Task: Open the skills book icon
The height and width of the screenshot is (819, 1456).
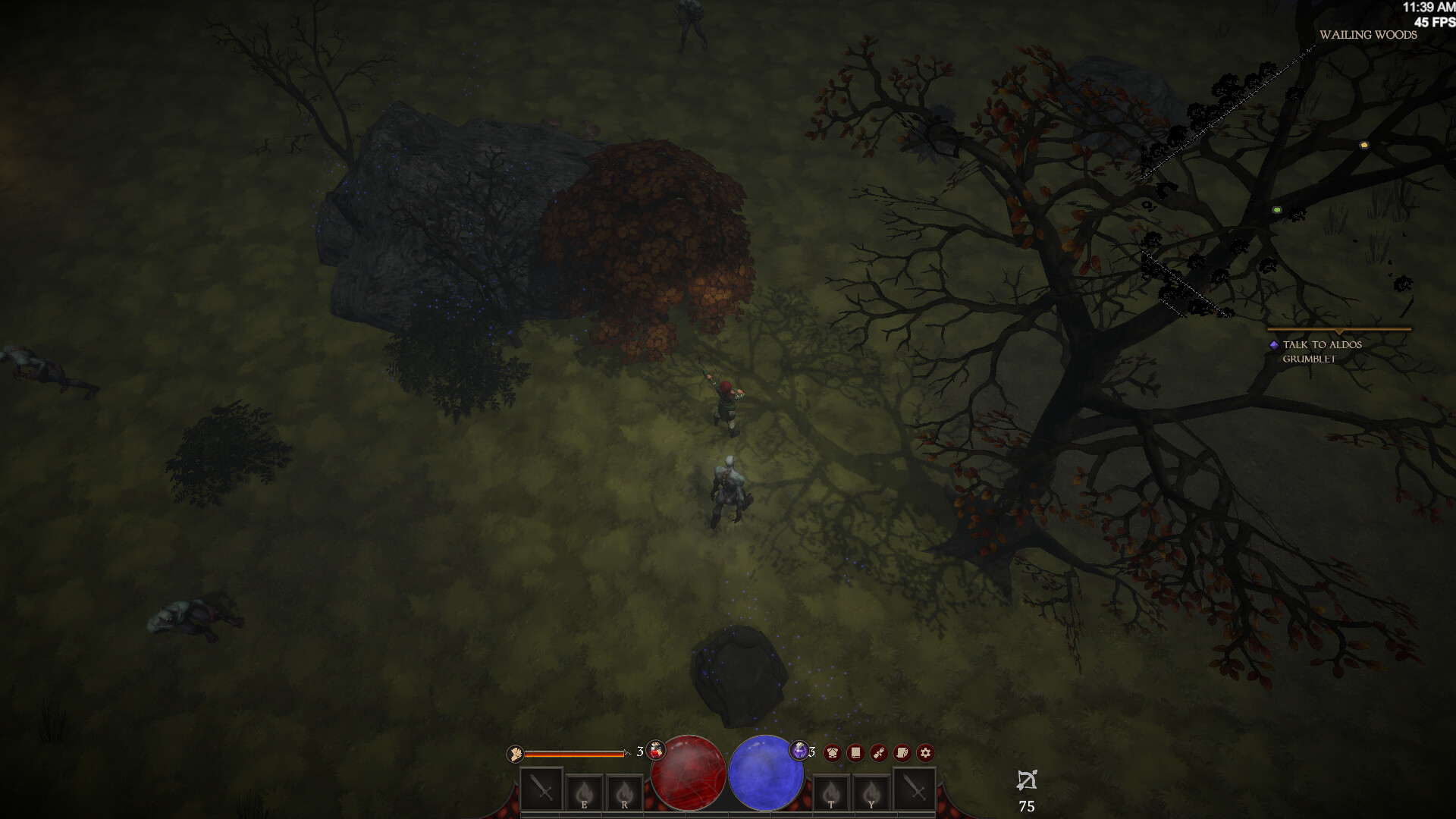Action: tap(855, 752)
